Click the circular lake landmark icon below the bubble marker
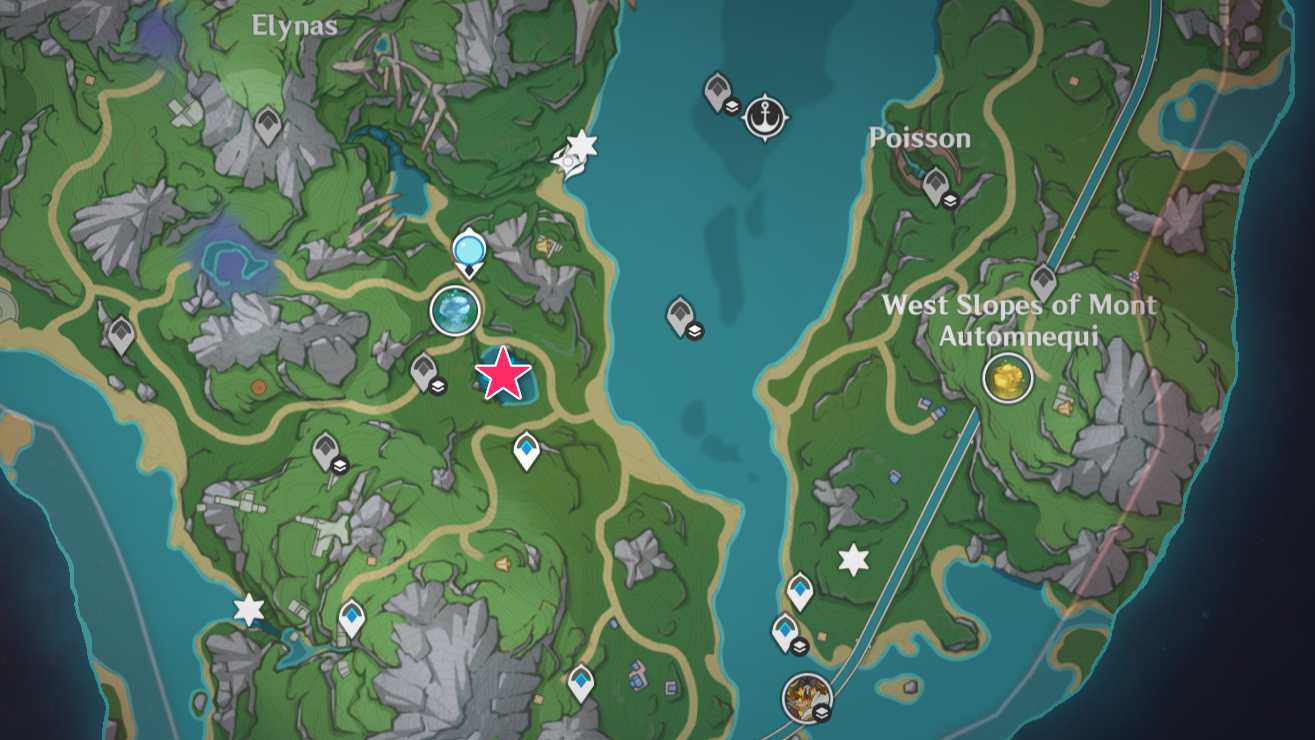Screen dimensions: 1315x740 pos(456,311)
